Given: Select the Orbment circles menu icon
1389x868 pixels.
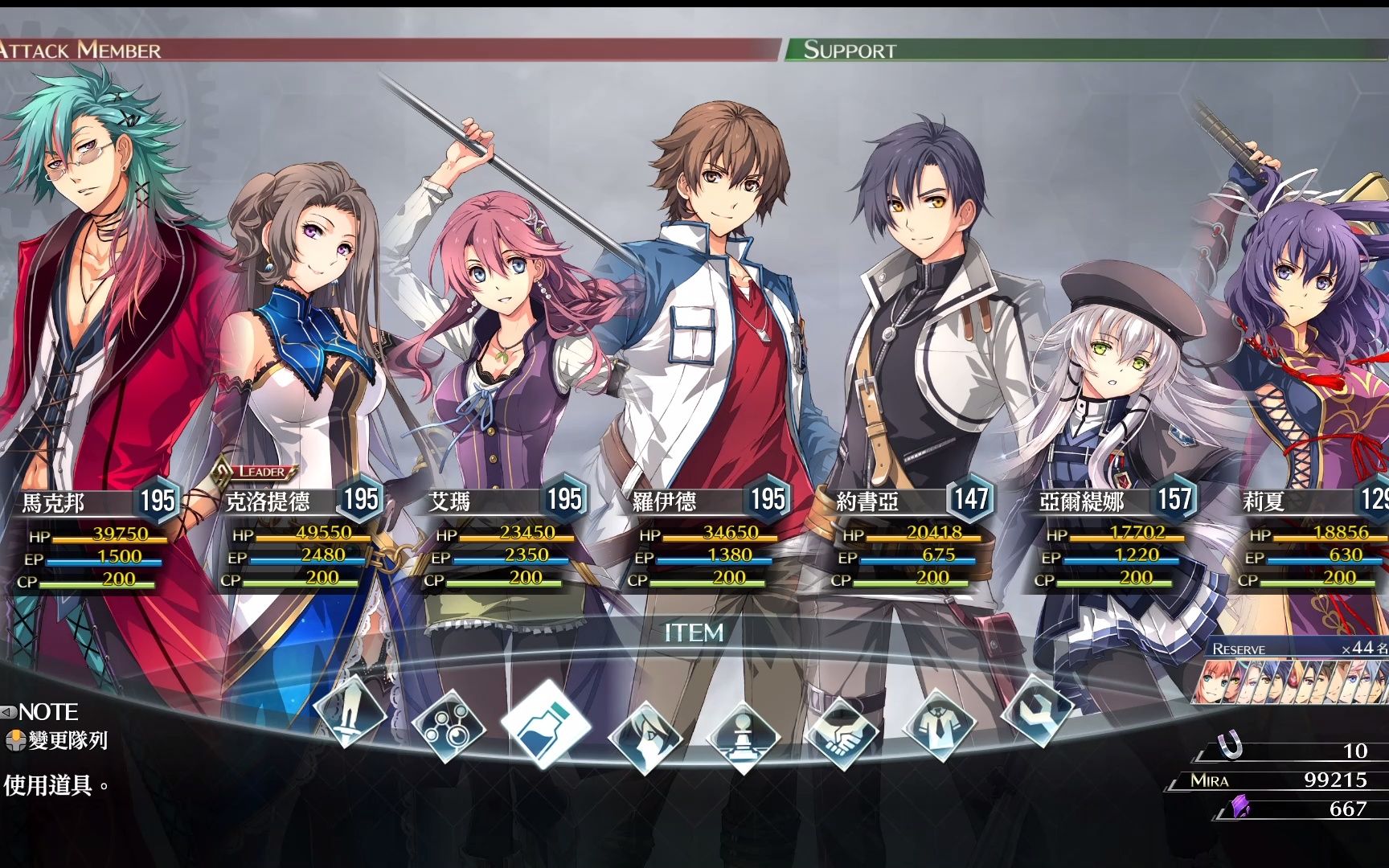Looking at the screenshot, I should click(x=448, y=728).
